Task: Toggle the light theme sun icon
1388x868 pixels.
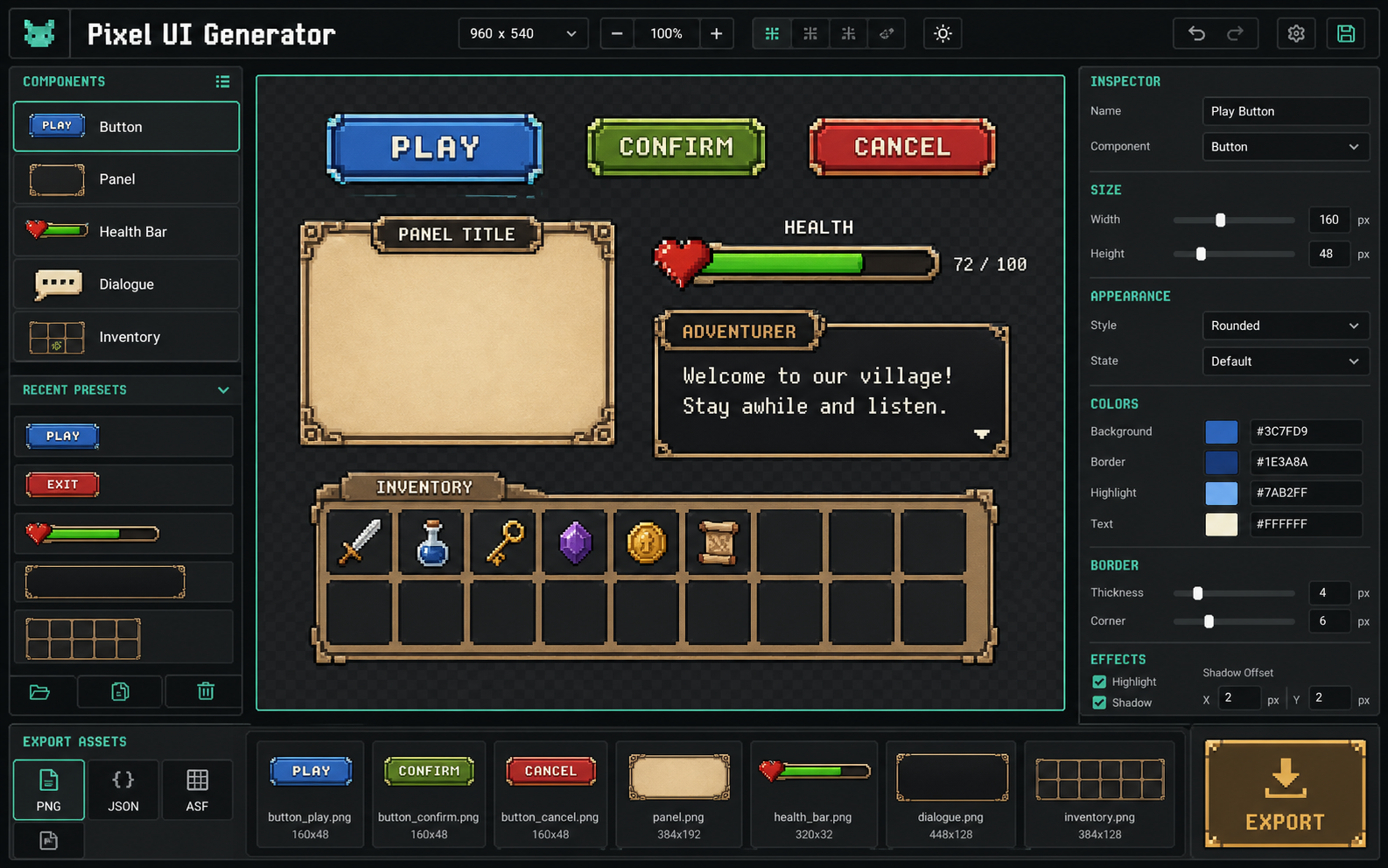Action: pos(943,33)
